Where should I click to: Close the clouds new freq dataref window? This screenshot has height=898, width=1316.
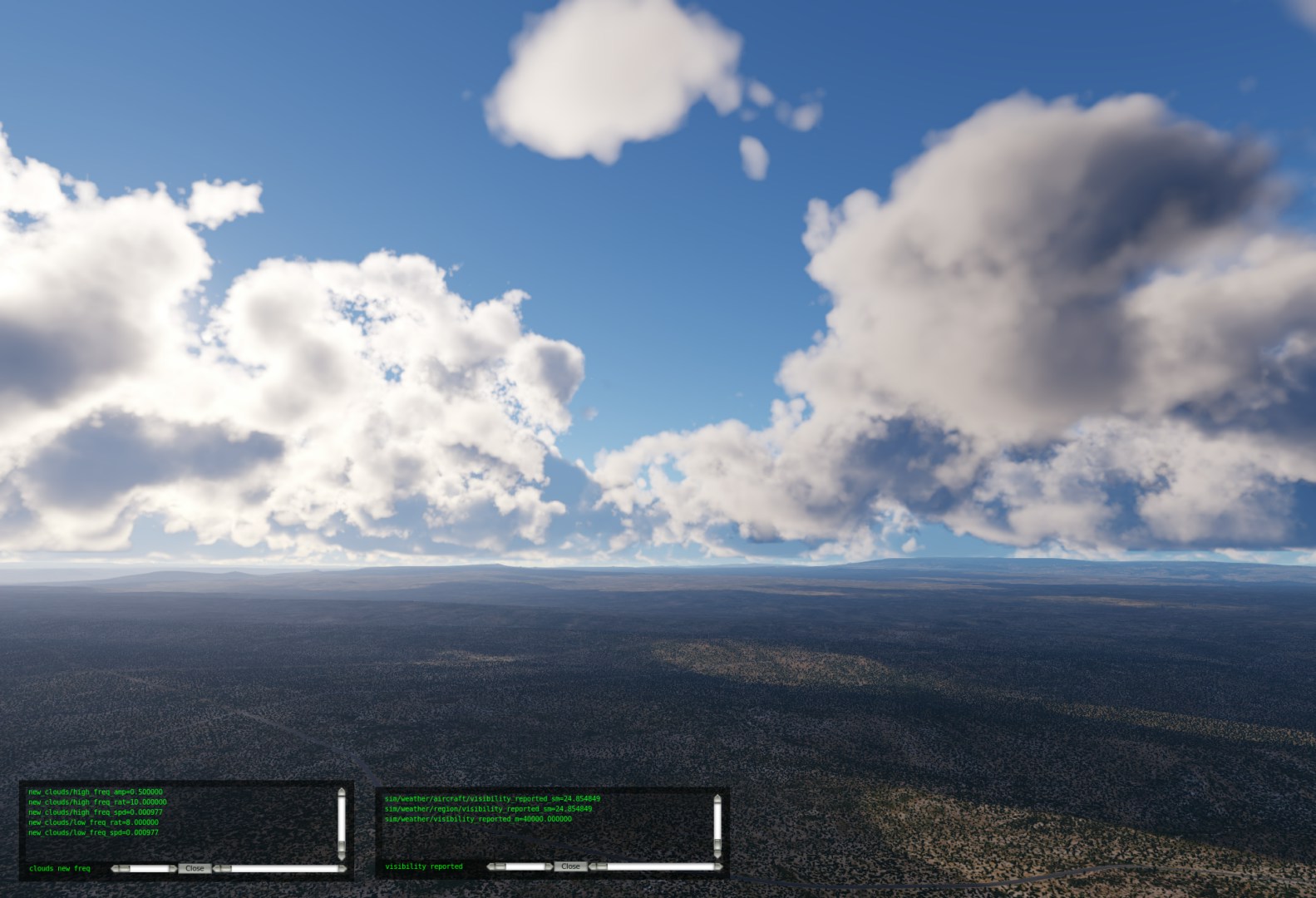(195, 868)
